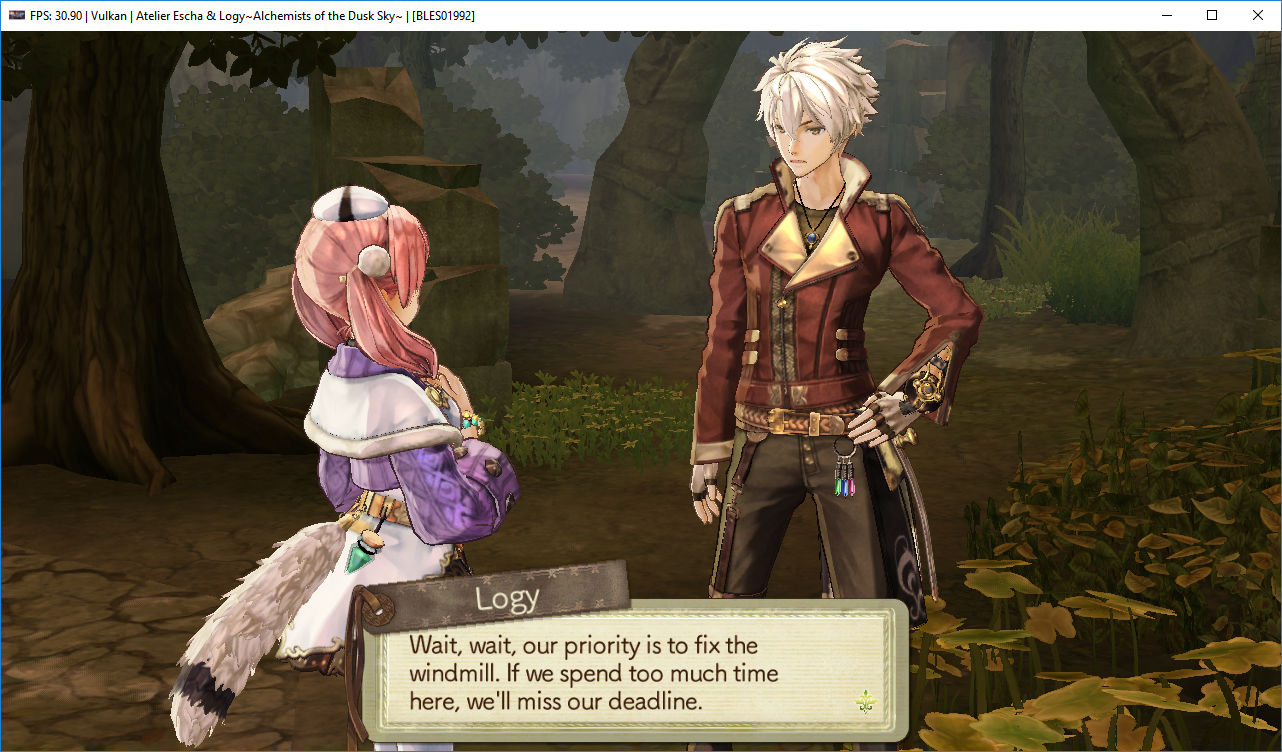Minimize the emulator window

click(1166, 15)
